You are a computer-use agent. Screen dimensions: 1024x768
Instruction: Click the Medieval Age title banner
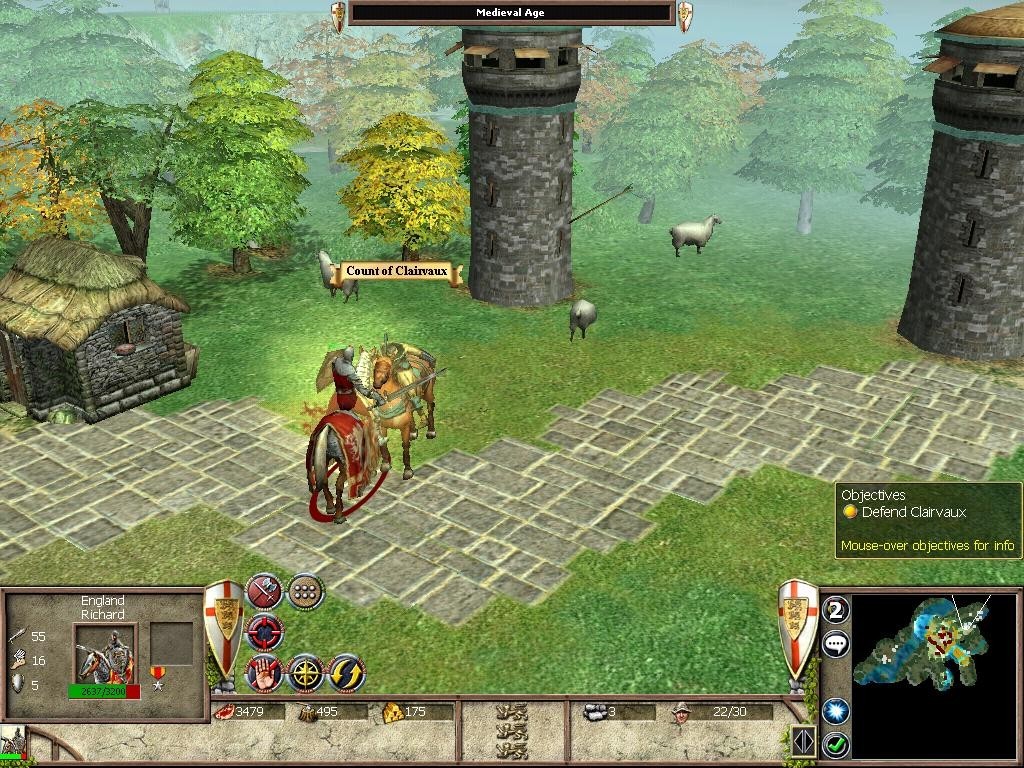tap(511, 13)
